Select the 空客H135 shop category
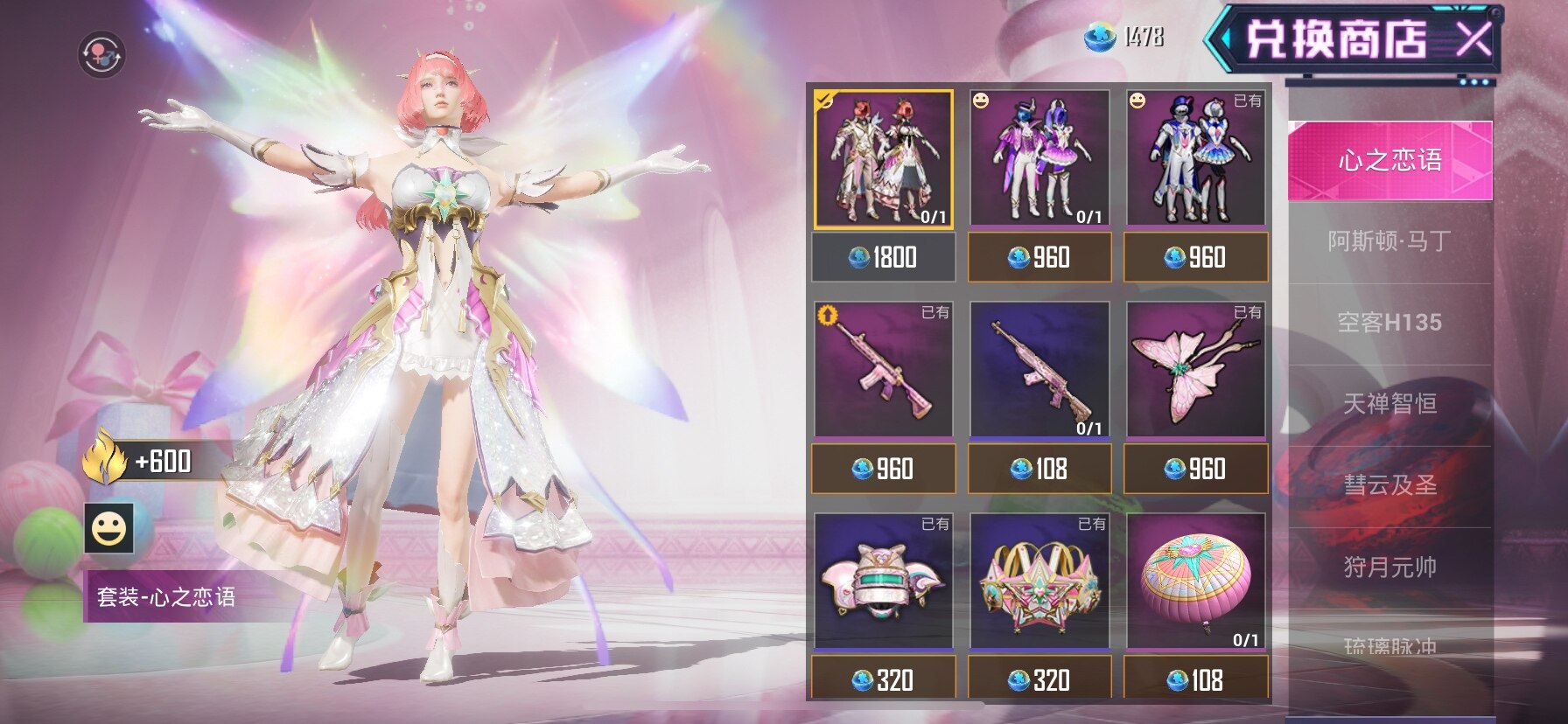1568x724 pixels. (x=1389, y=323)
